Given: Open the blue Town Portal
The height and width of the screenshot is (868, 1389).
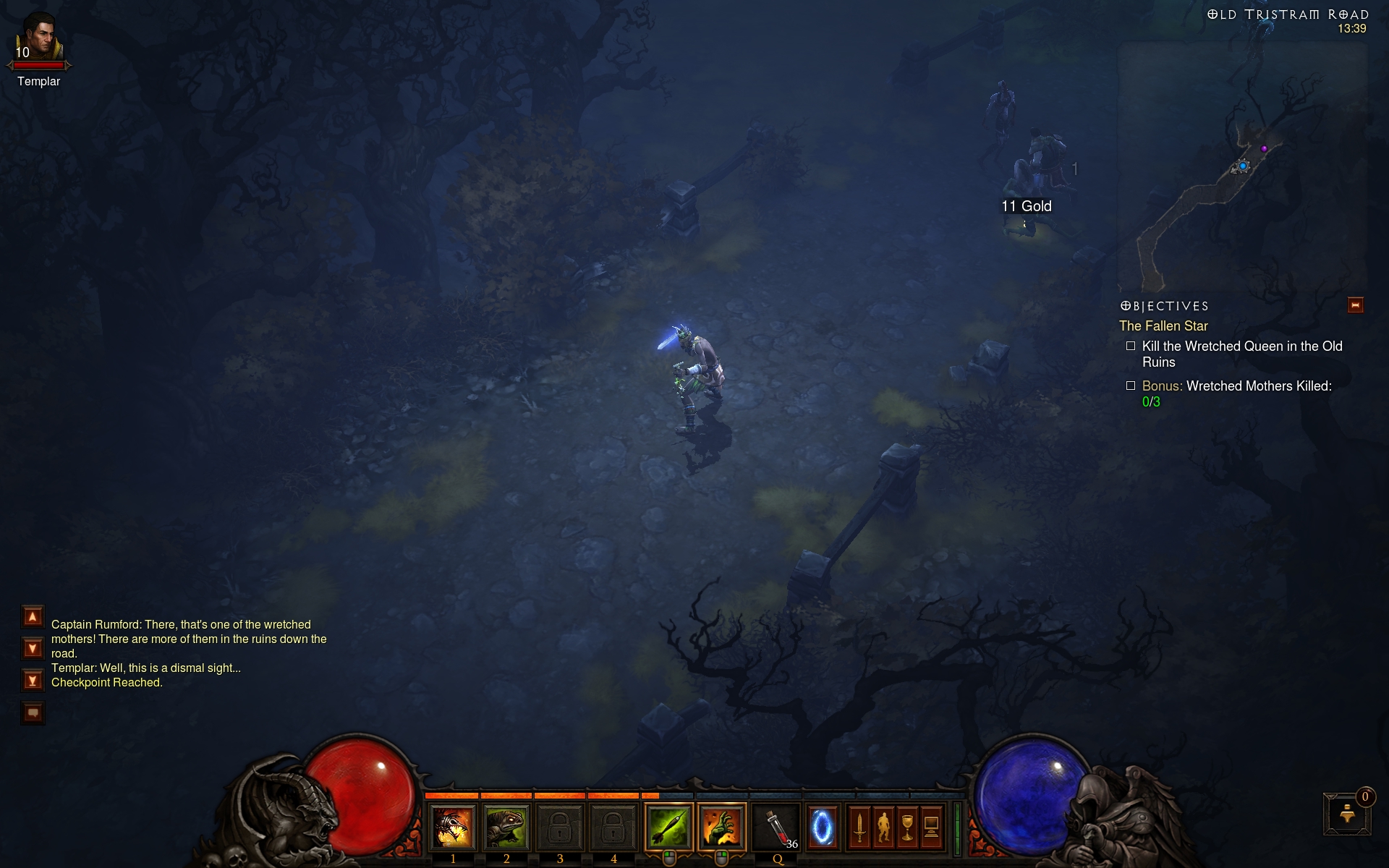Looking at the screenshot, I should point(822,826).
